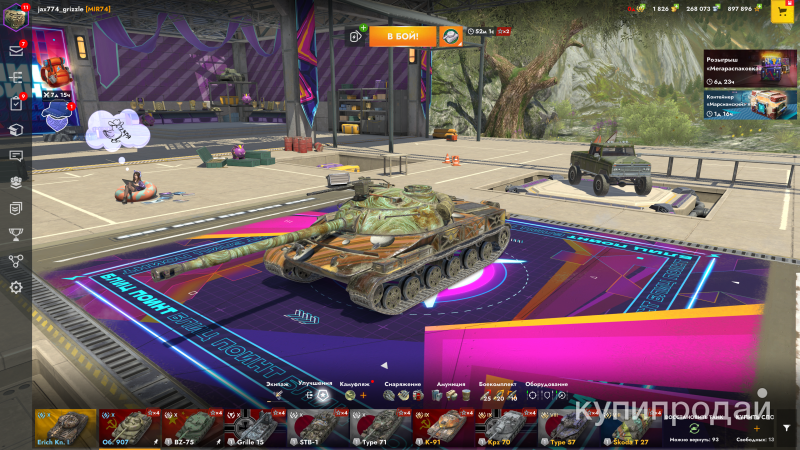
Task: Open the «Марсианский» container offer
Action: (751, 105)
